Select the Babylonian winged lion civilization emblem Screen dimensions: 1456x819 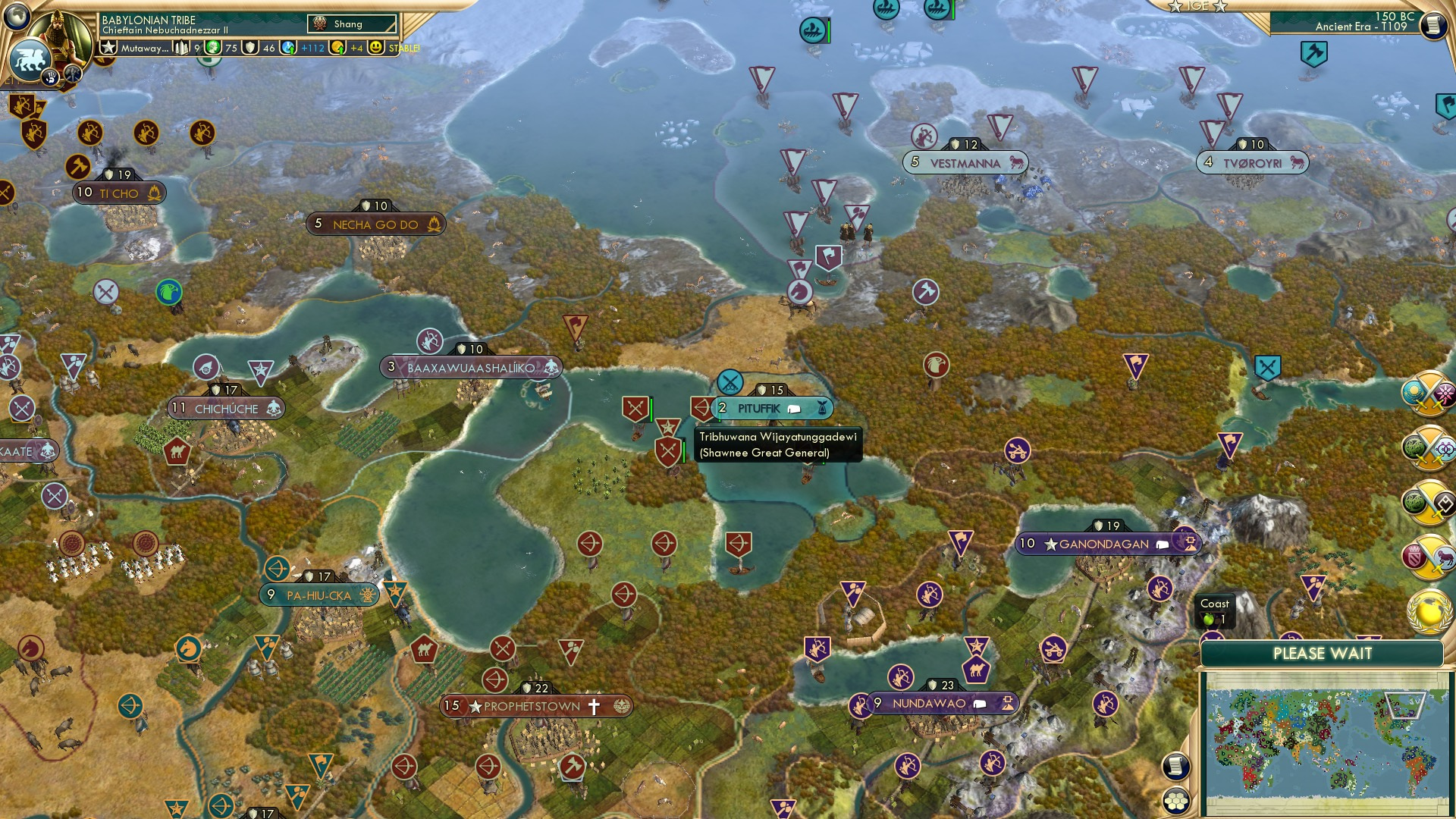coord(30,59)
